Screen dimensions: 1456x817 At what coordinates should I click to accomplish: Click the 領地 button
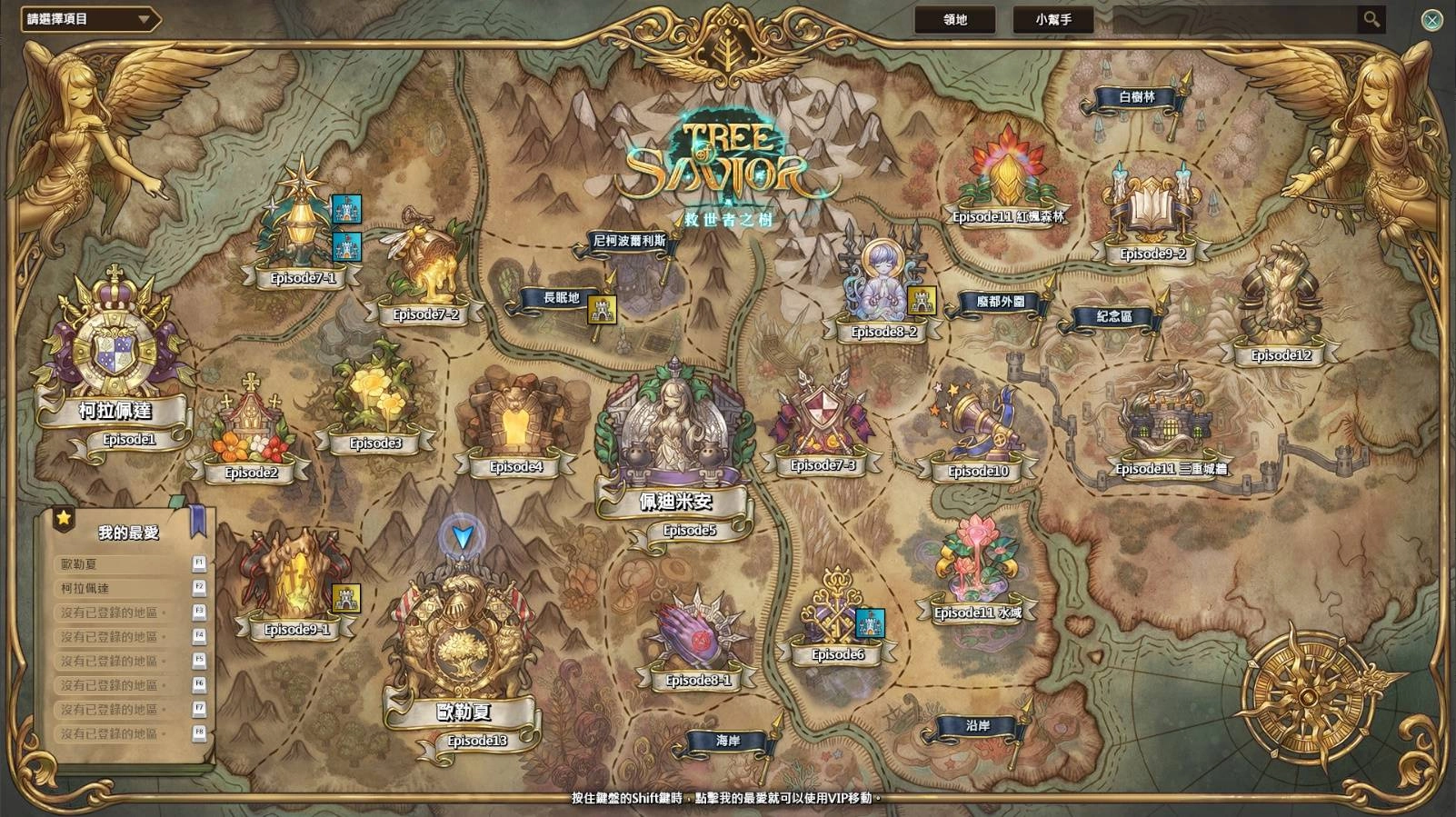(954, 19)
